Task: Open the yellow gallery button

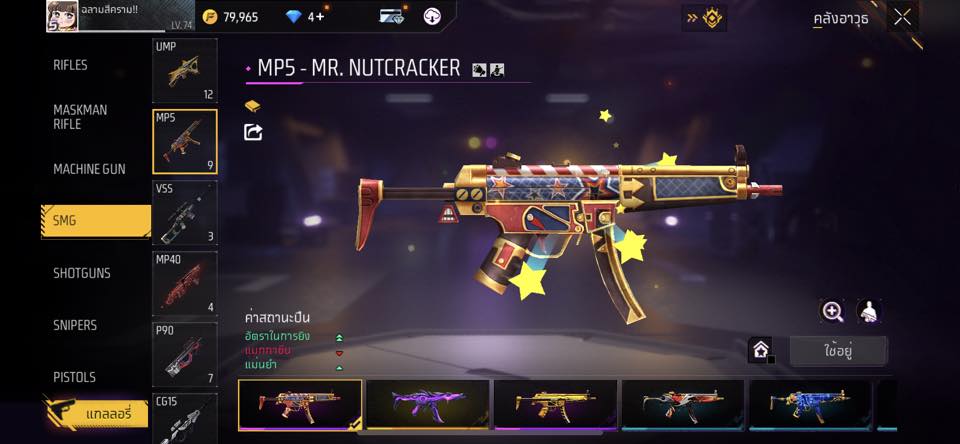Action: [96, 412]
